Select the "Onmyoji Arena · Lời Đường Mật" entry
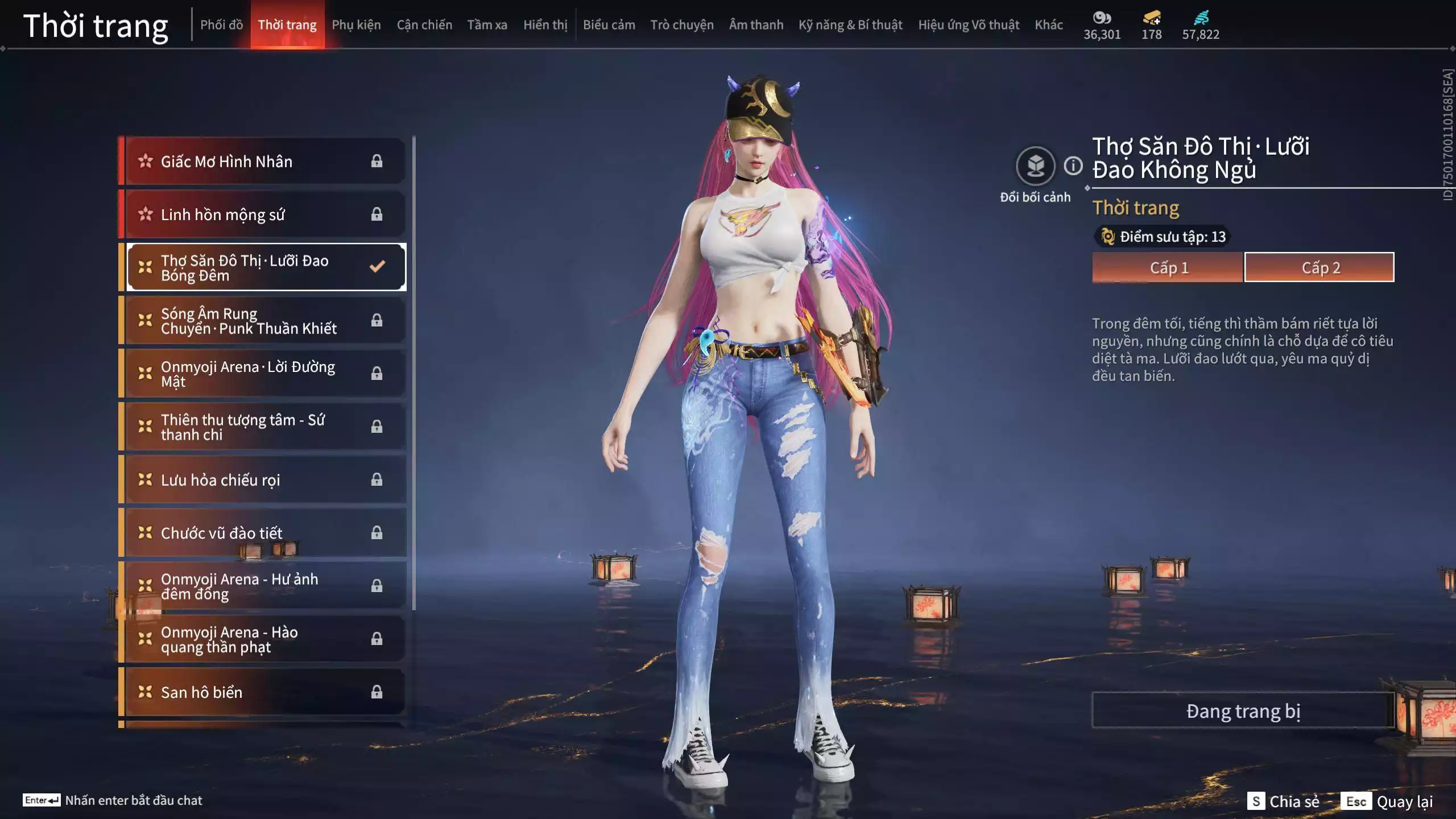The image size is (1456, 819). [x=245, y=374]
